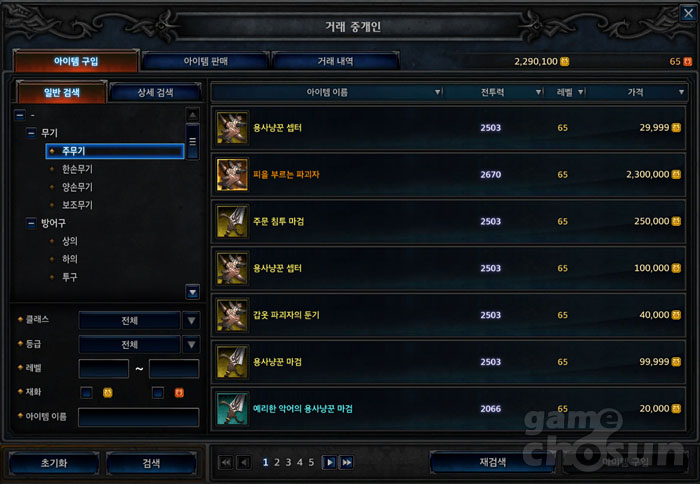700x484 pixels.
Task: Click the 초기화 reset button
Action: coord(54,463)
